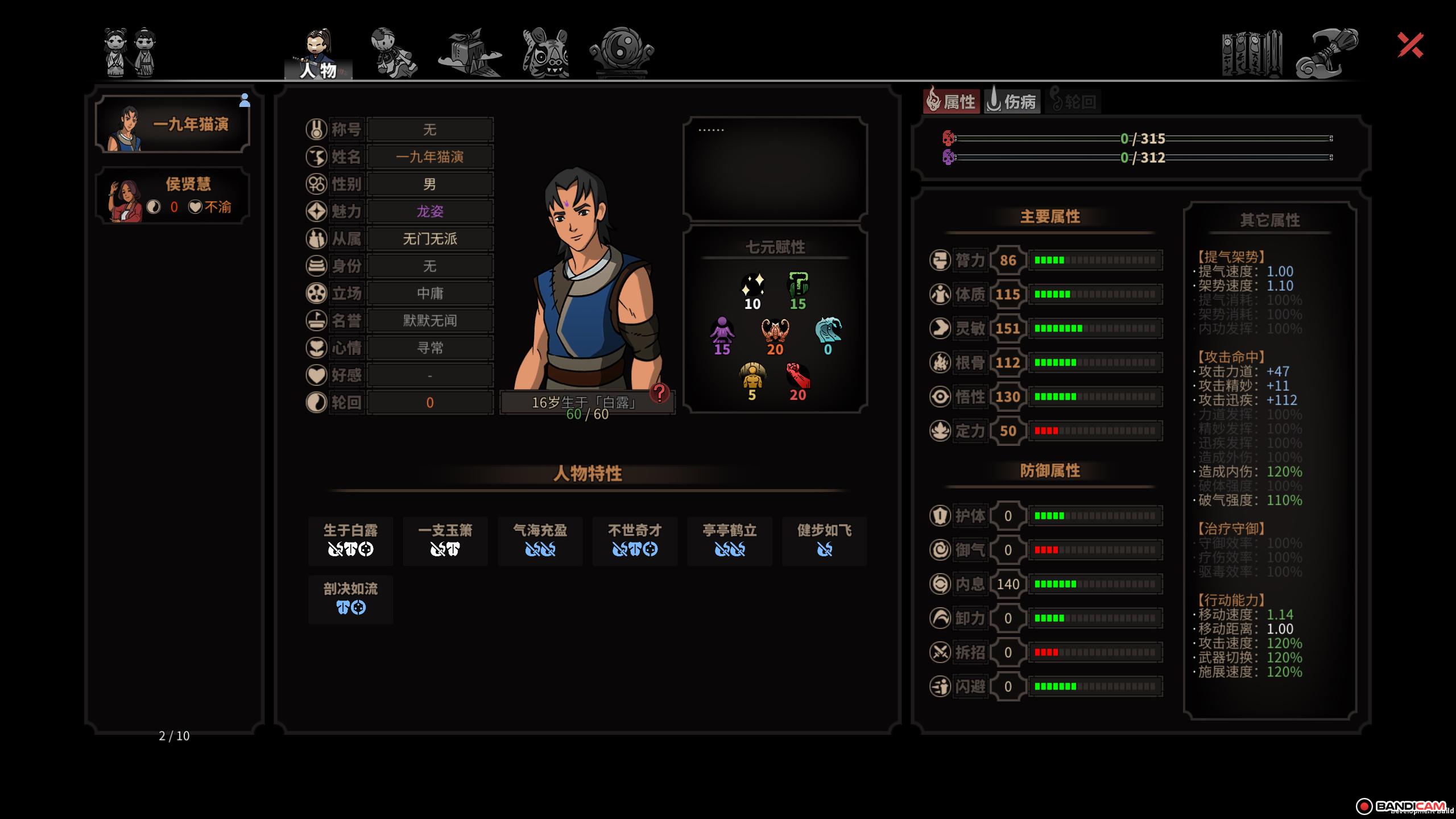This screenshot has height=819, width=1456.
Task: Select the 气海充盈 trait
Action: click(x=540, y=540)
